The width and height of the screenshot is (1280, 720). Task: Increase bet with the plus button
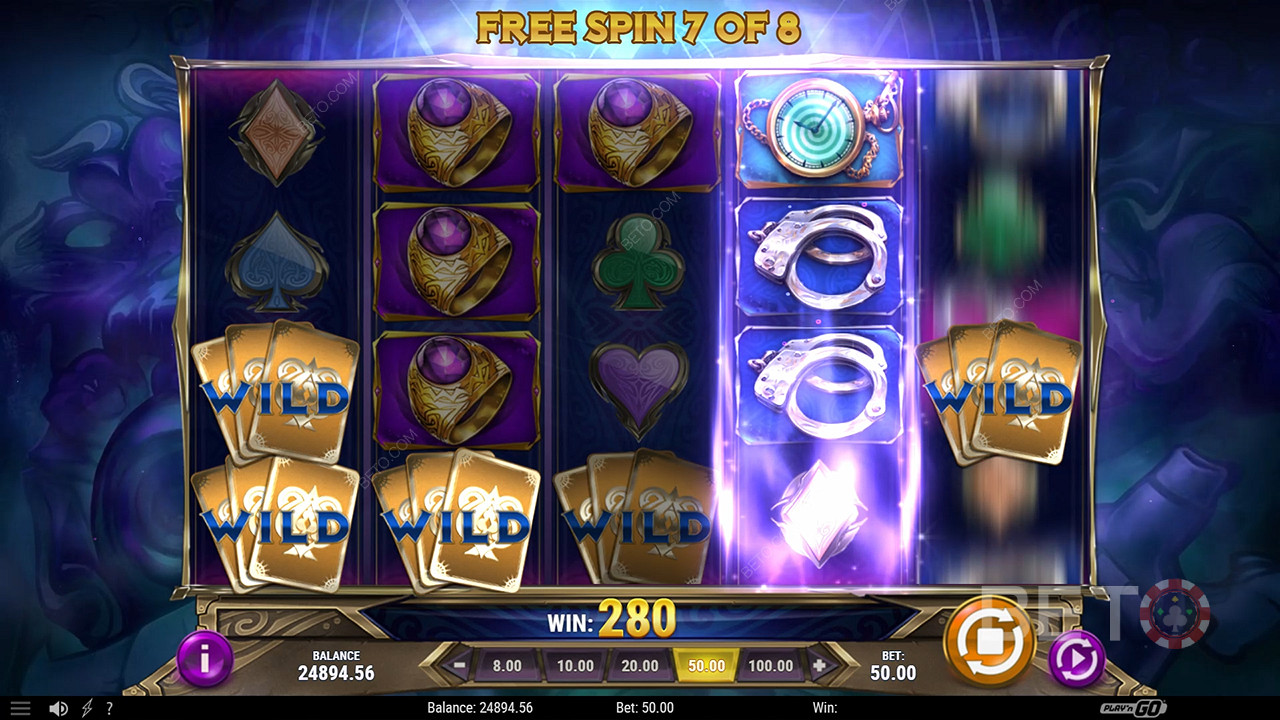click(820, 665)
